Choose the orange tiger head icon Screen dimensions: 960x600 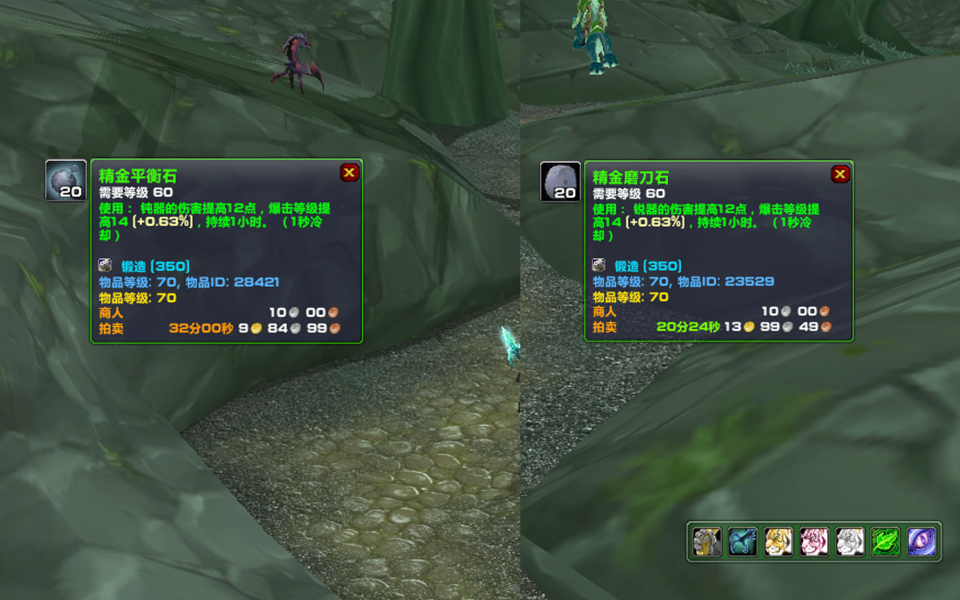[x=779, y=542]
